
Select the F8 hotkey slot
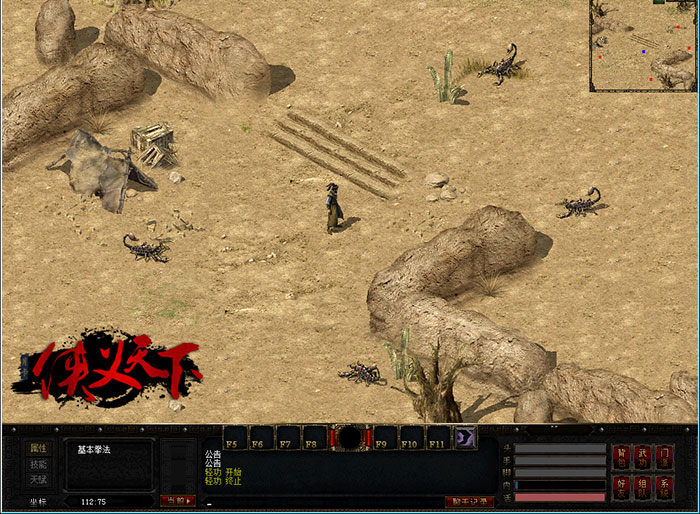(x=313, y=438)
